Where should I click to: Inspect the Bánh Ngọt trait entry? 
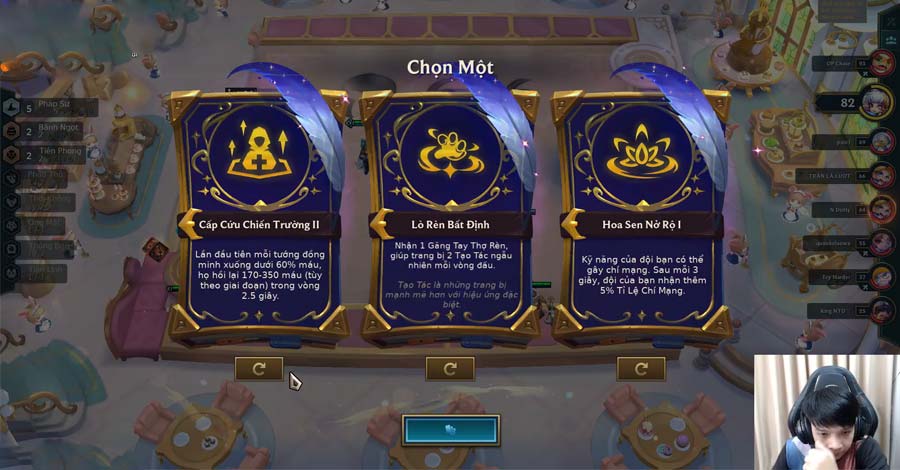[x=50, y=130]
